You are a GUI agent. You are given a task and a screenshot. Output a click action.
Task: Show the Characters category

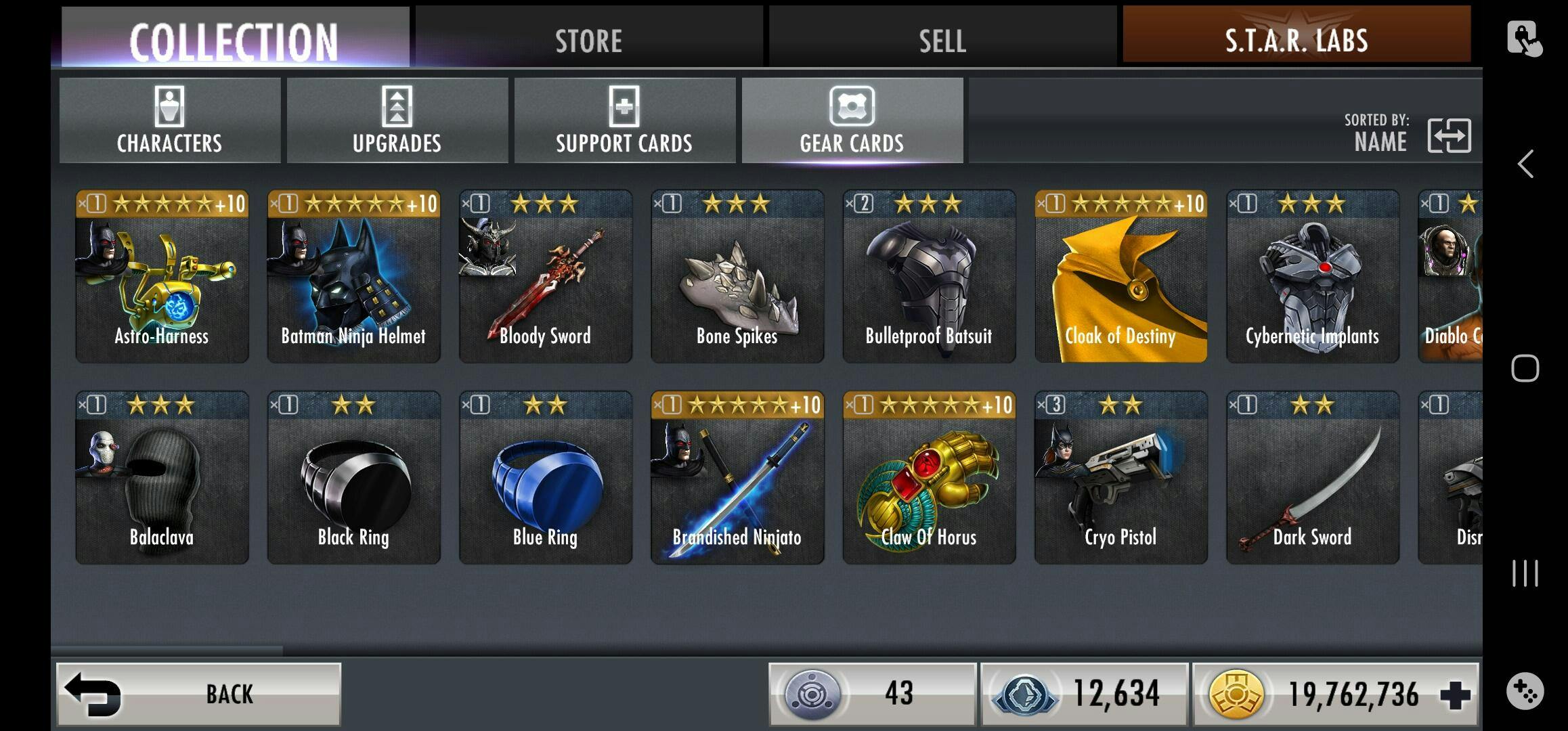170,121
